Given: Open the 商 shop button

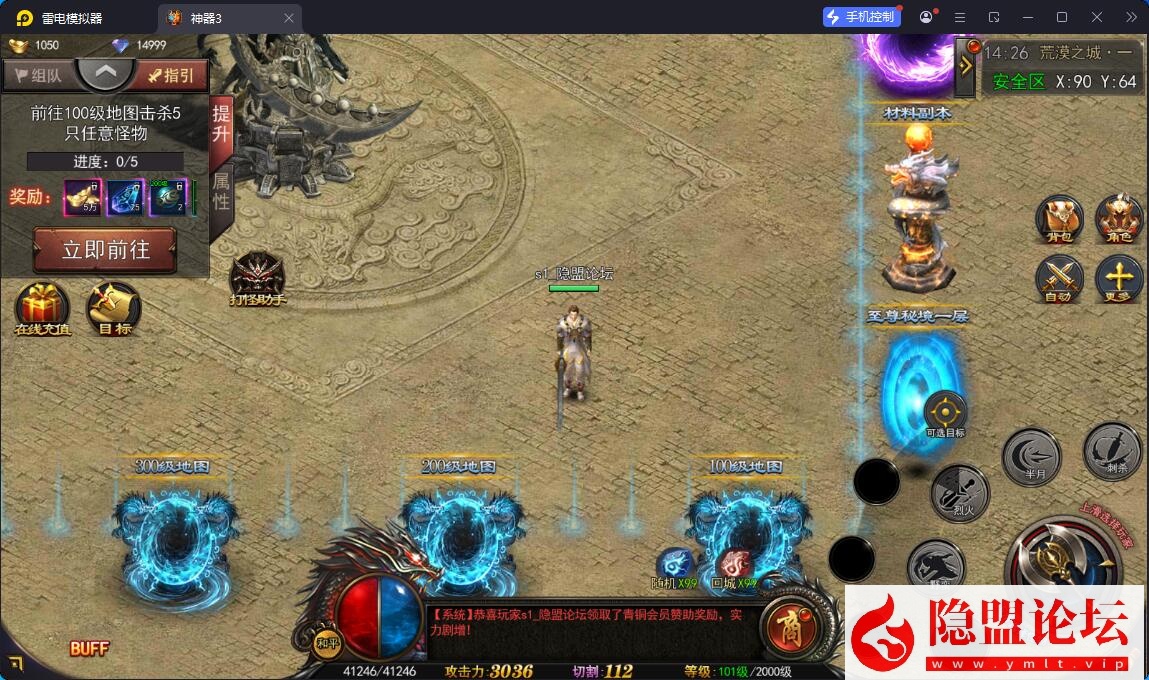Looking at the screenshot, I should coord(788,625).
